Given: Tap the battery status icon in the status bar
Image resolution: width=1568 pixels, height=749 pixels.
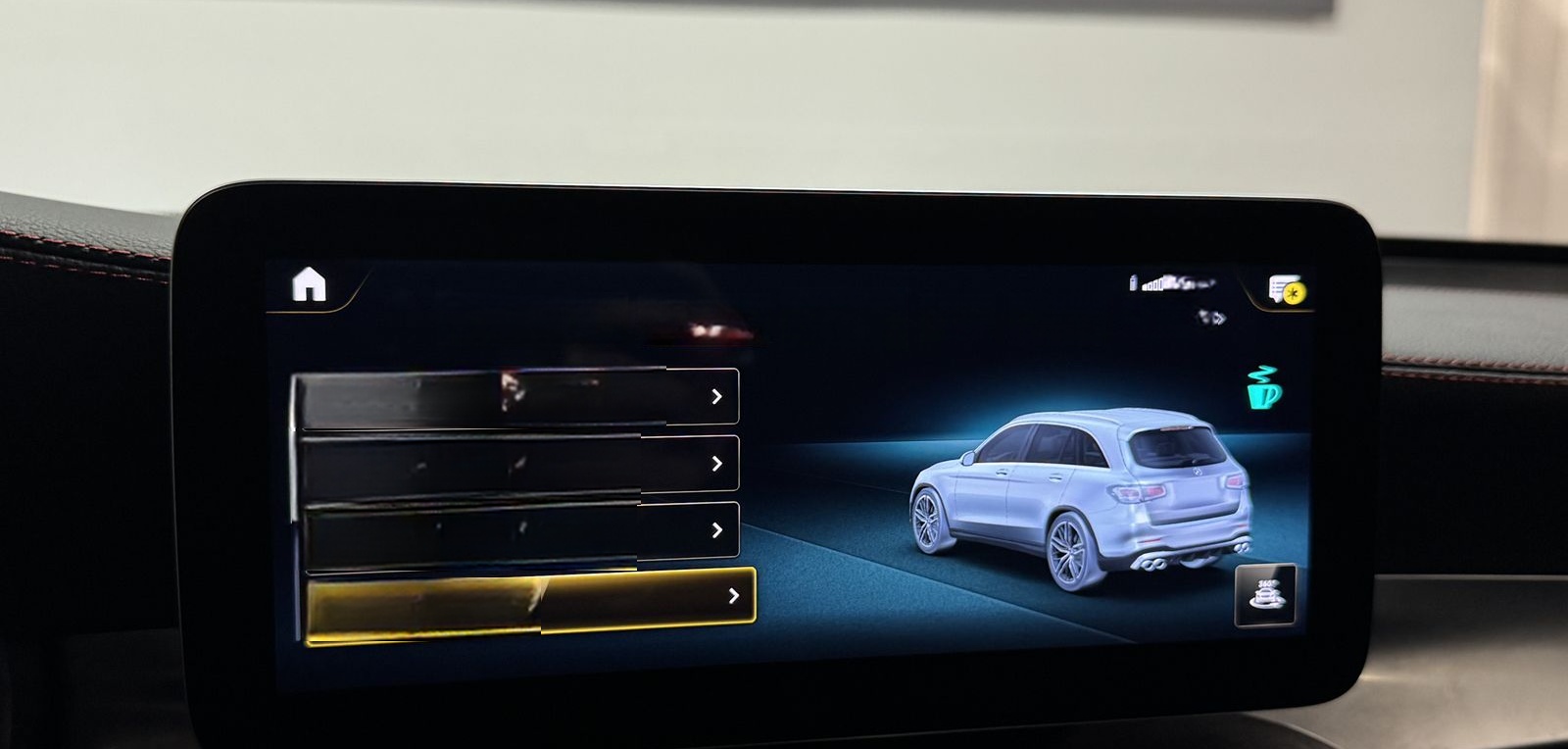Looking at the screenshot, I should click(1134, 282).
